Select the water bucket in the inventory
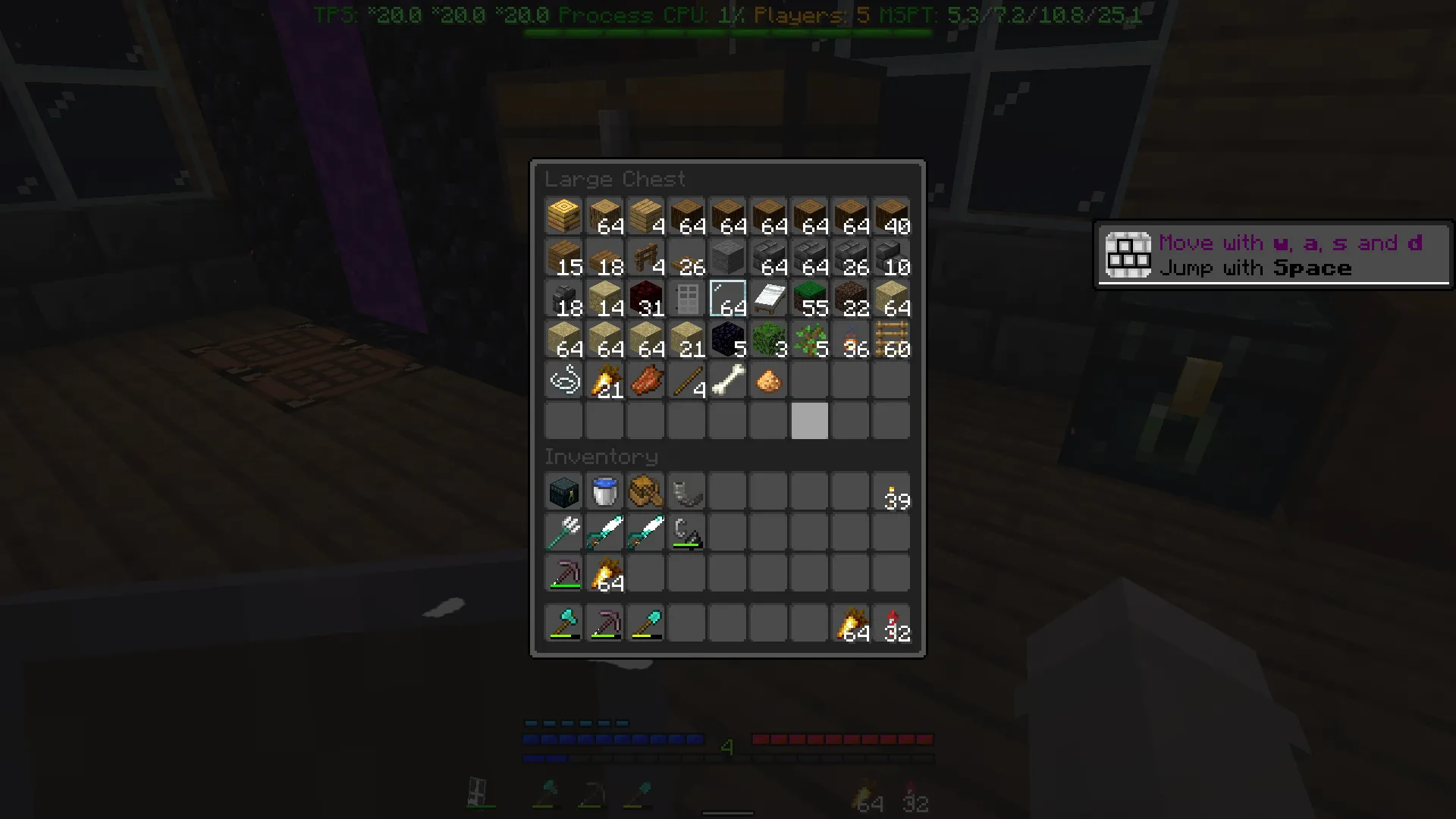This screenshot has width=1456, height=819. [604, 491]
